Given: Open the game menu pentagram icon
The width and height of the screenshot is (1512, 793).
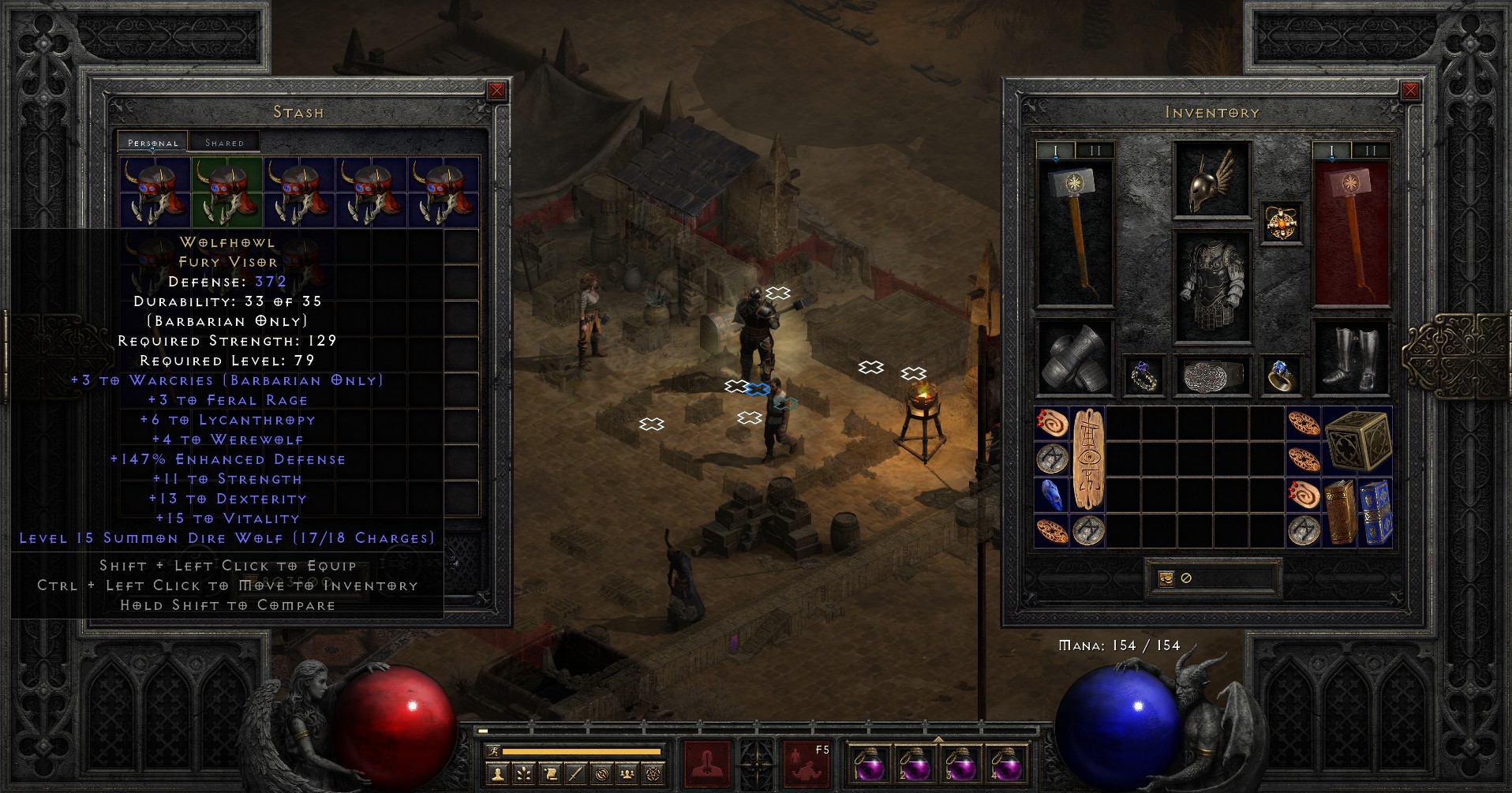Looking at the screenshot, I should coord(653,772).
